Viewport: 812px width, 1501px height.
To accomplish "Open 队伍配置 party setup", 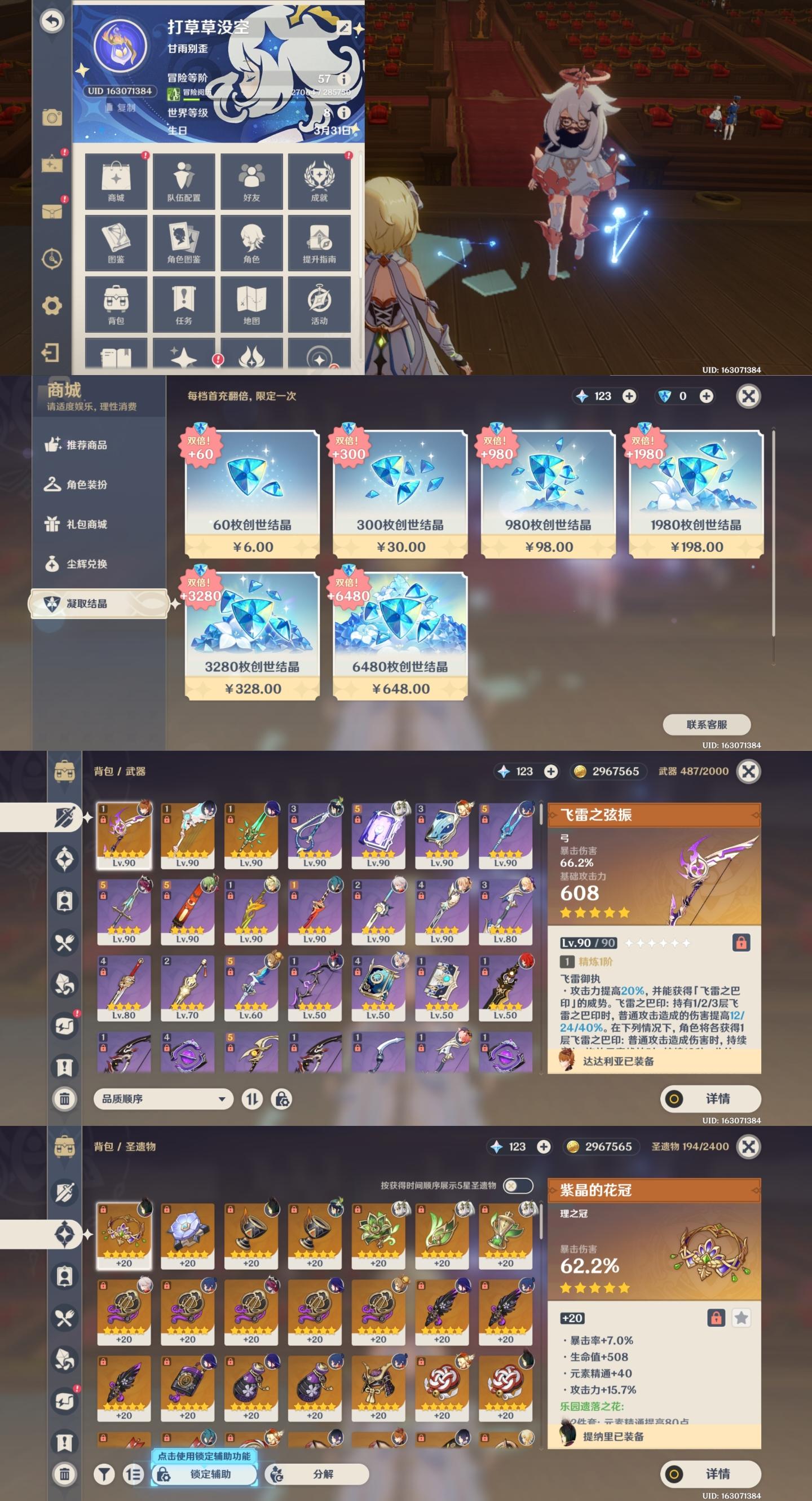I will click(183, 181).
